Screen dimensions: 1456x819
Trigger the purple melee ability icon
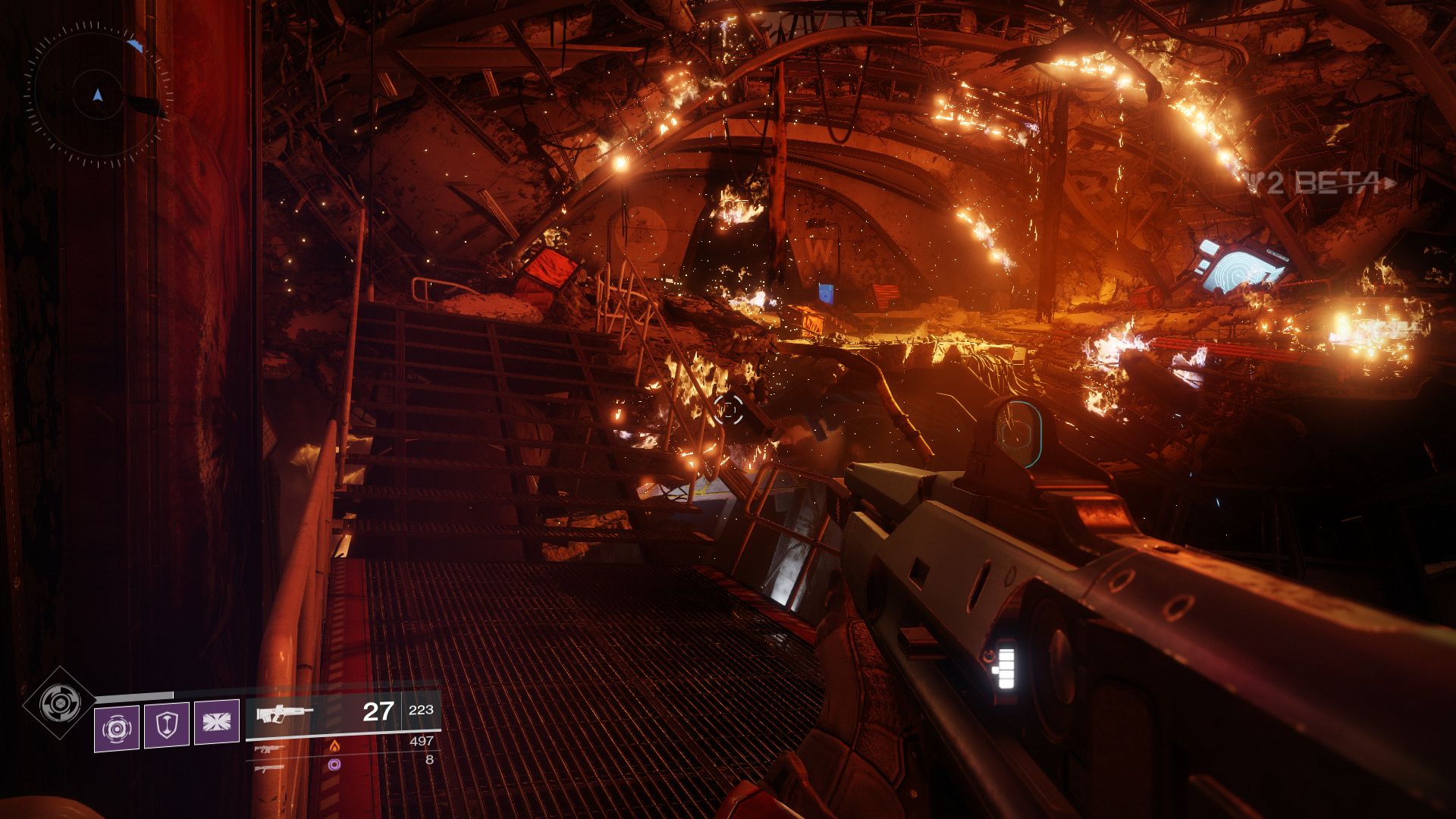coord(216,721)
